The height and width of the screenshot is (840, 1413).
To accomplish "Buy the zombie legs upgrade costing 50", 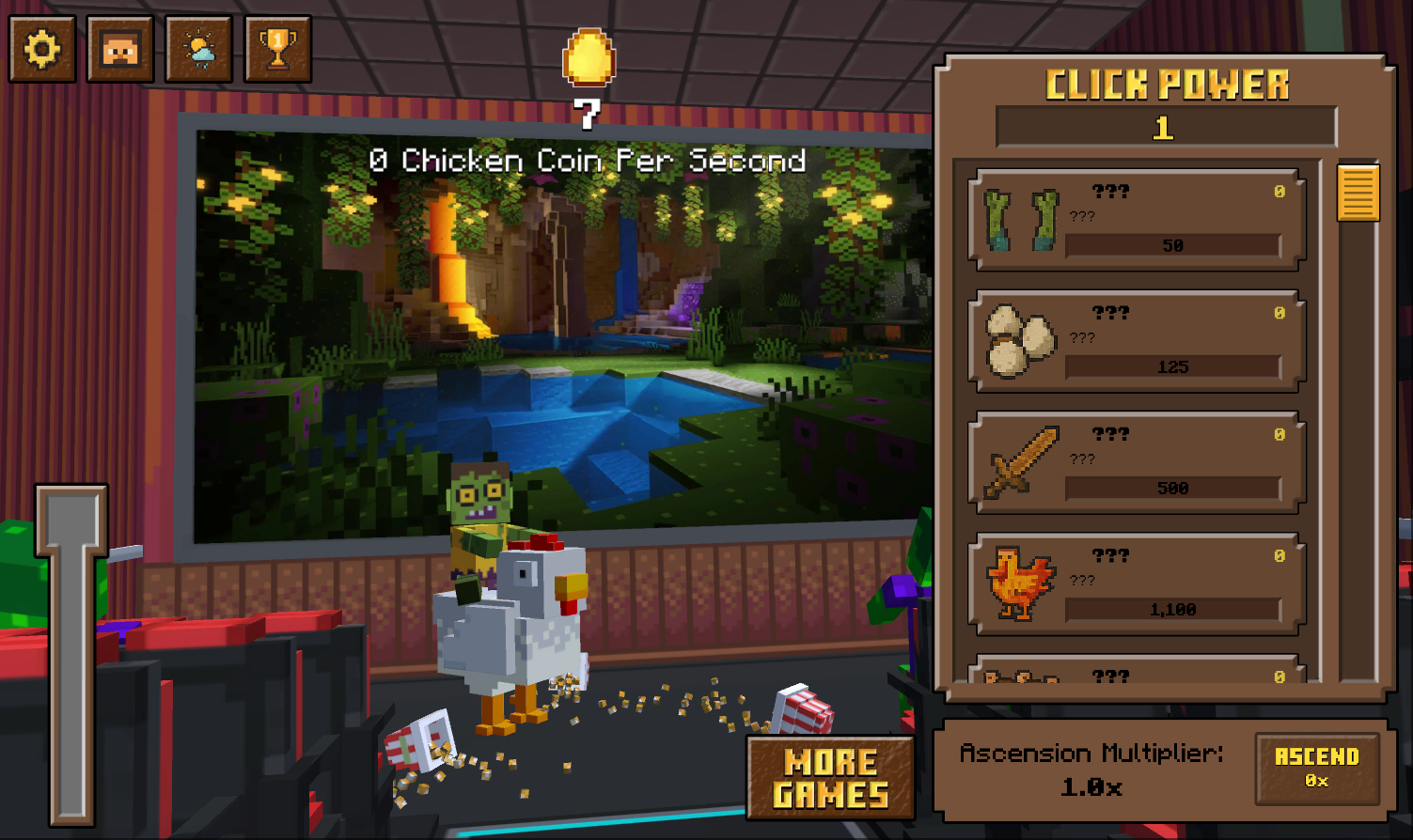I will coord(1138,220).
